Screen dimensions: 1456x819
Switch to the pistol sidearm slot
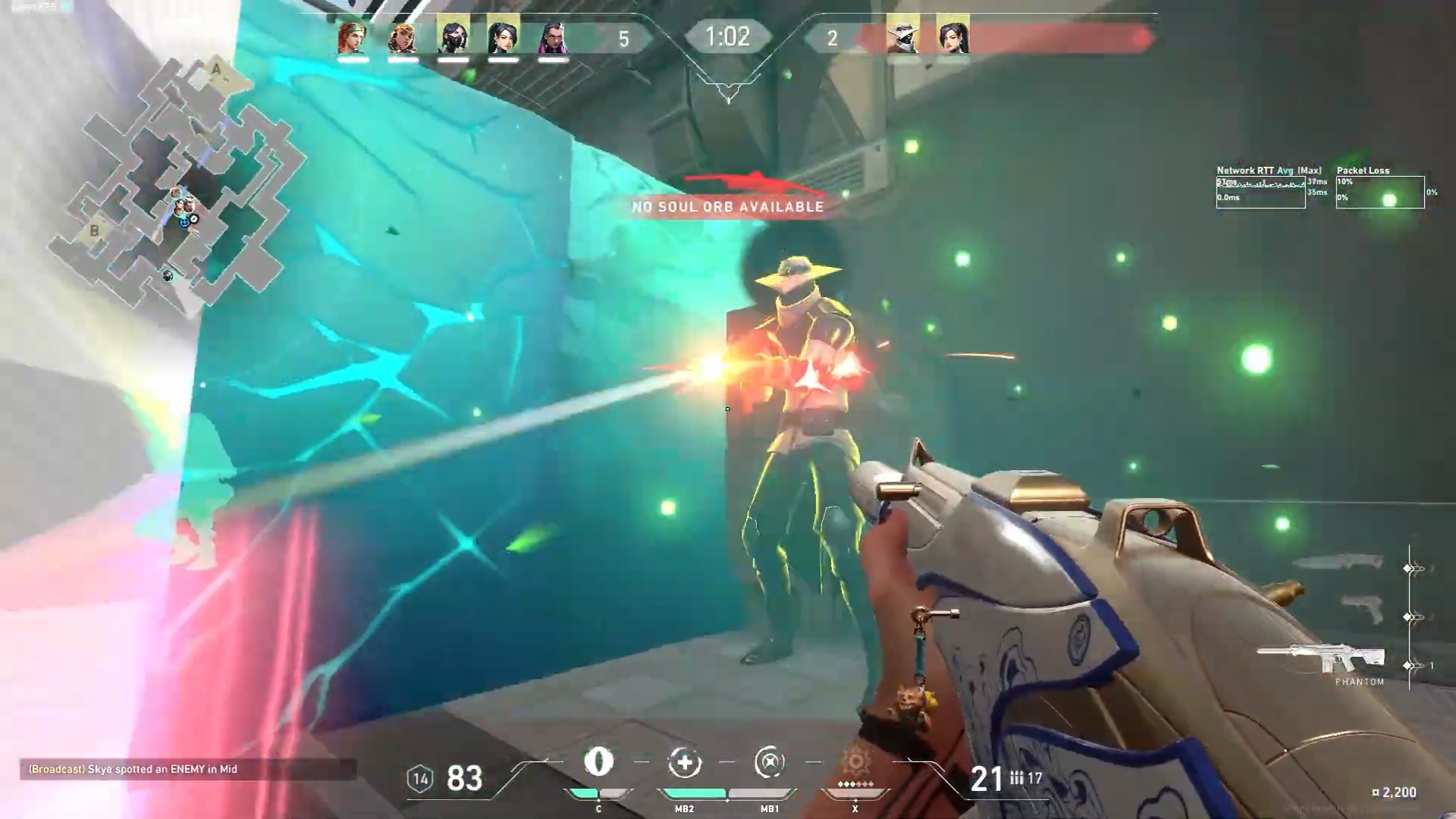(x=1363, y=608)
